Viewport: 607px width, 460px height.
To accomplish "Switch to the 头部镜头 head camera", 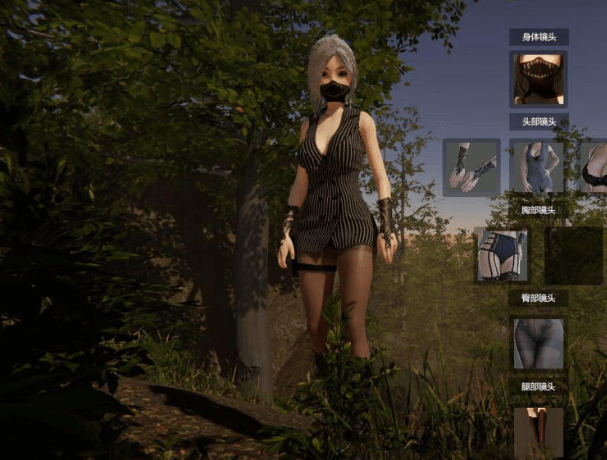I will coord(539,122).
